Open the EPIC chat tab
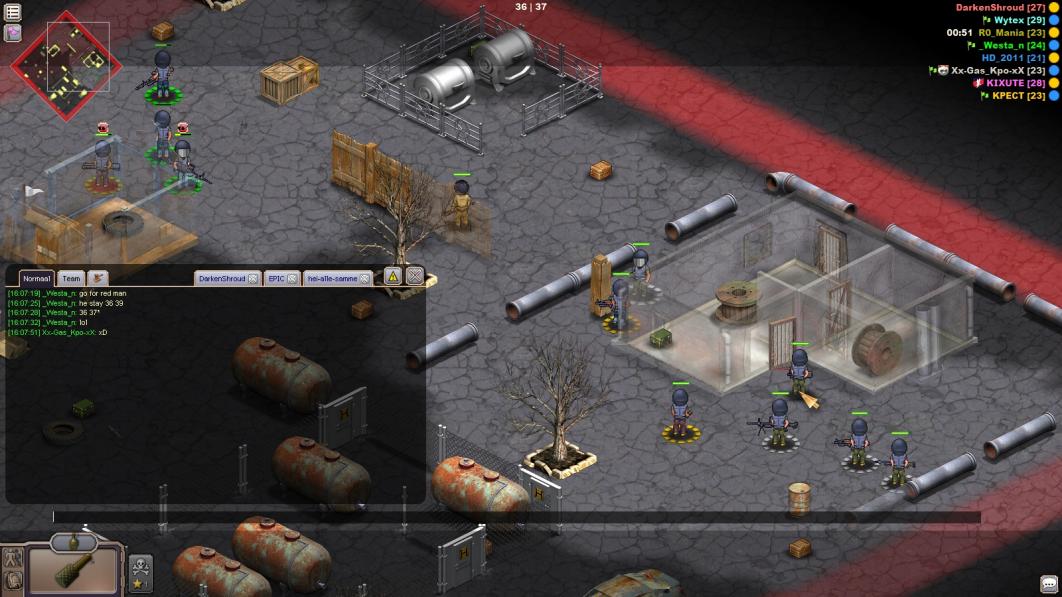The height and width of the screenshot is (597, 1062). click(277, 278)
